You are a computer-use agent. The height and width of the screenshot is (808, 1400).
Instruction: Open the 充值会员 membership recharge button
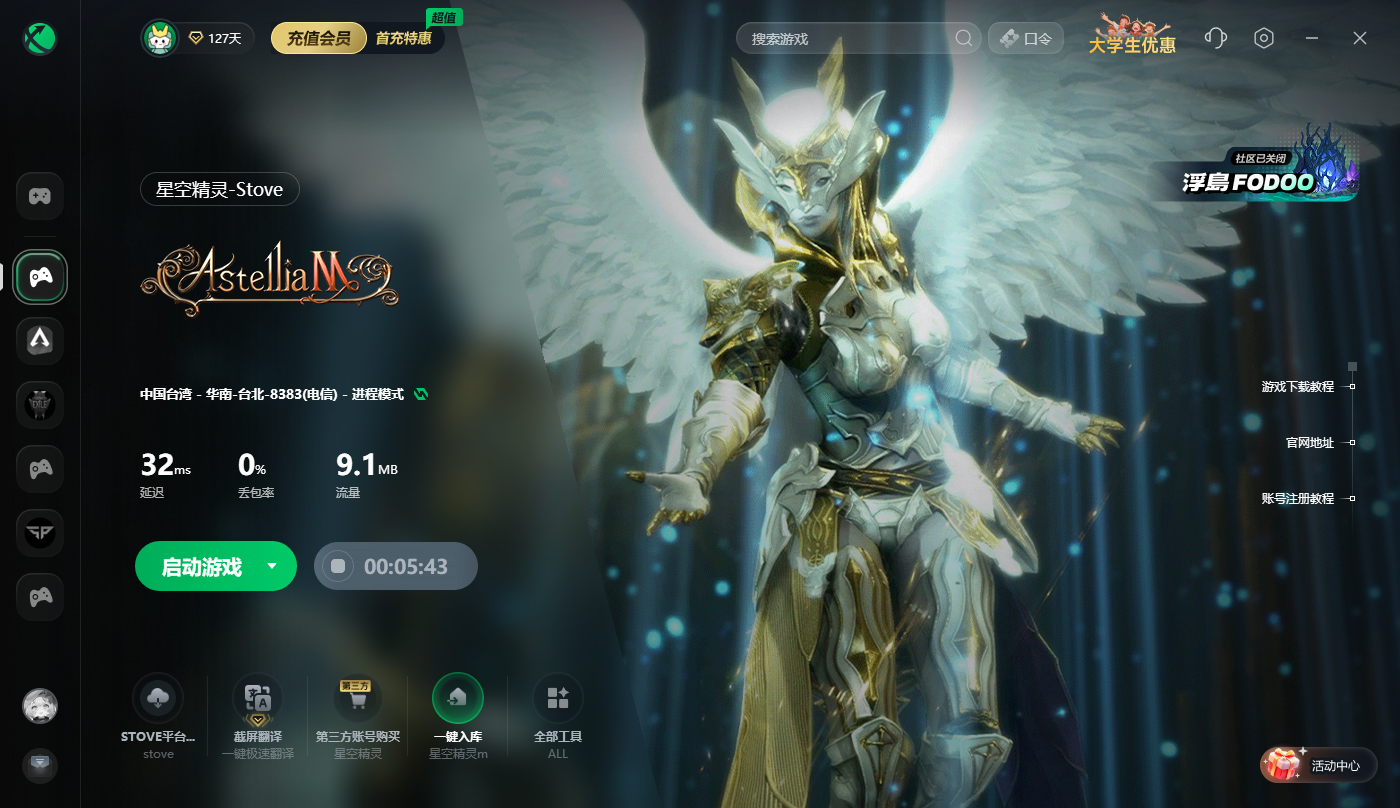318,39
